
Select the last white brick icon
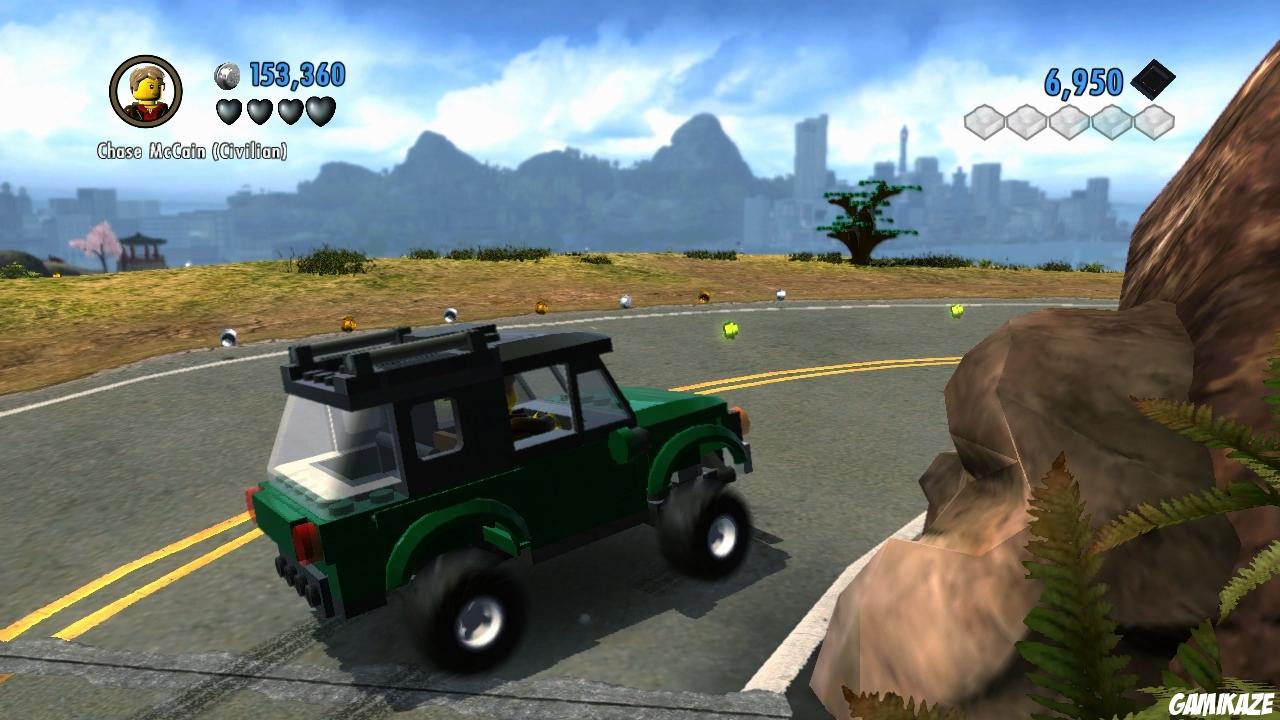(x=1154, y=122)
